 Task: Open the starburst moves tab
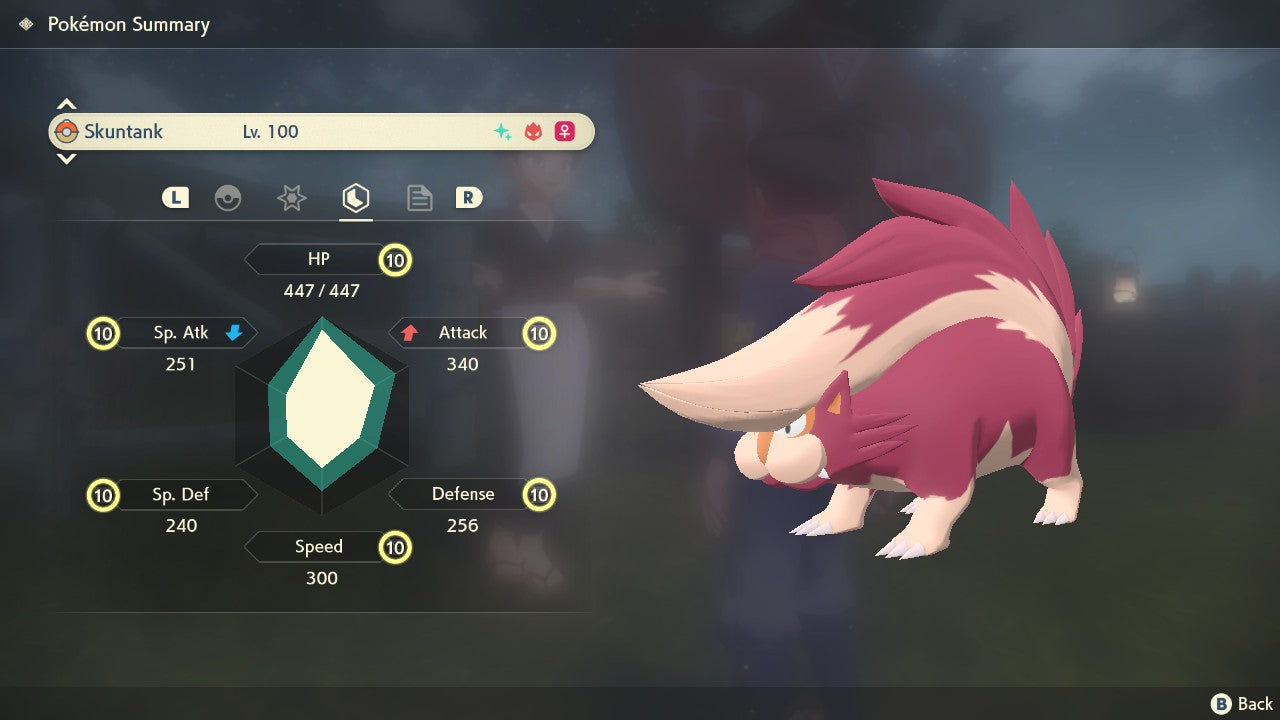(x=291, y=198)
